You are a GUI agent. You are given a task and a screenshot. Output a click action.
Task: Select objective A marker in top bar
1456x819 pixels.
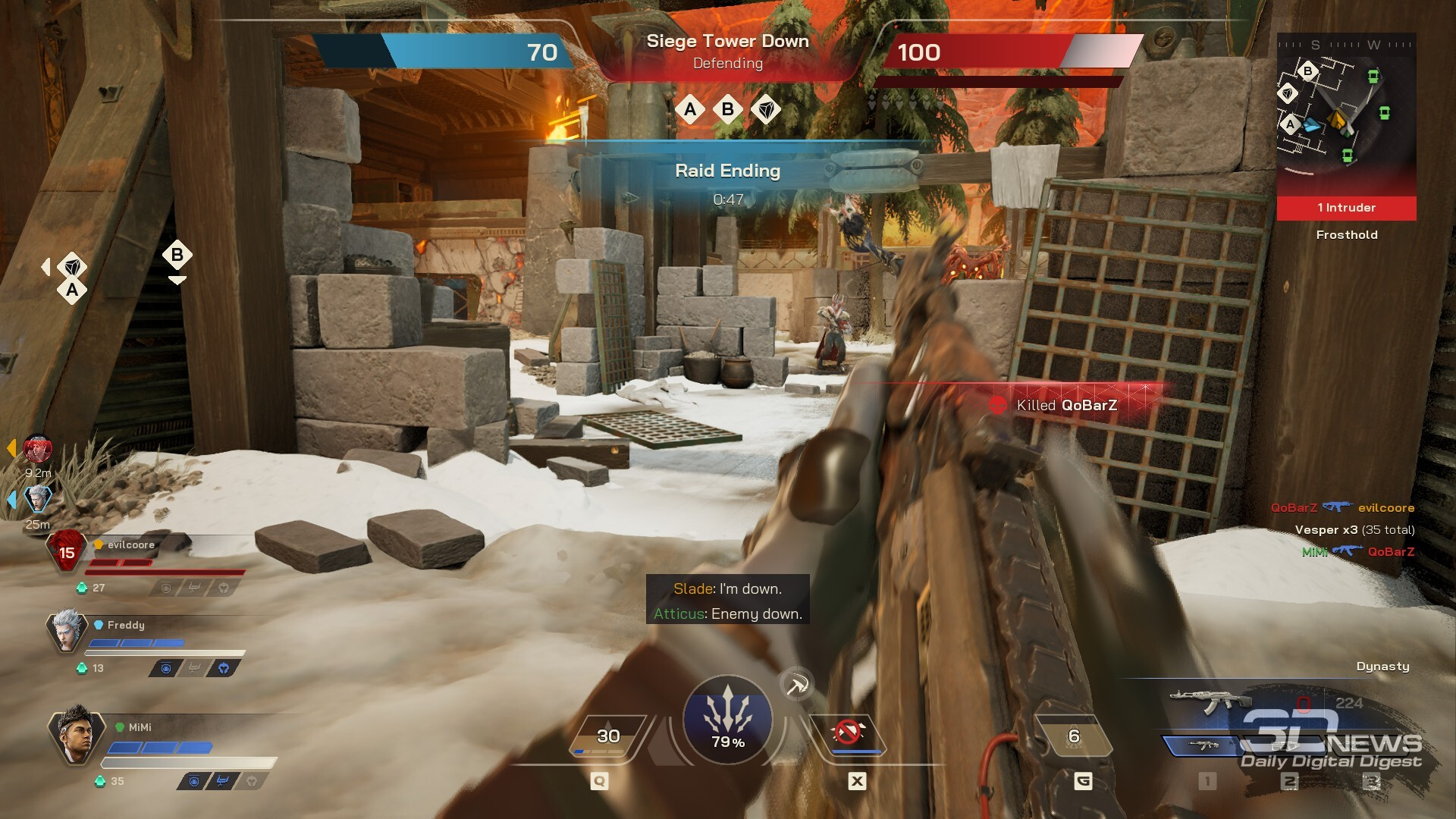click(690, 110)
